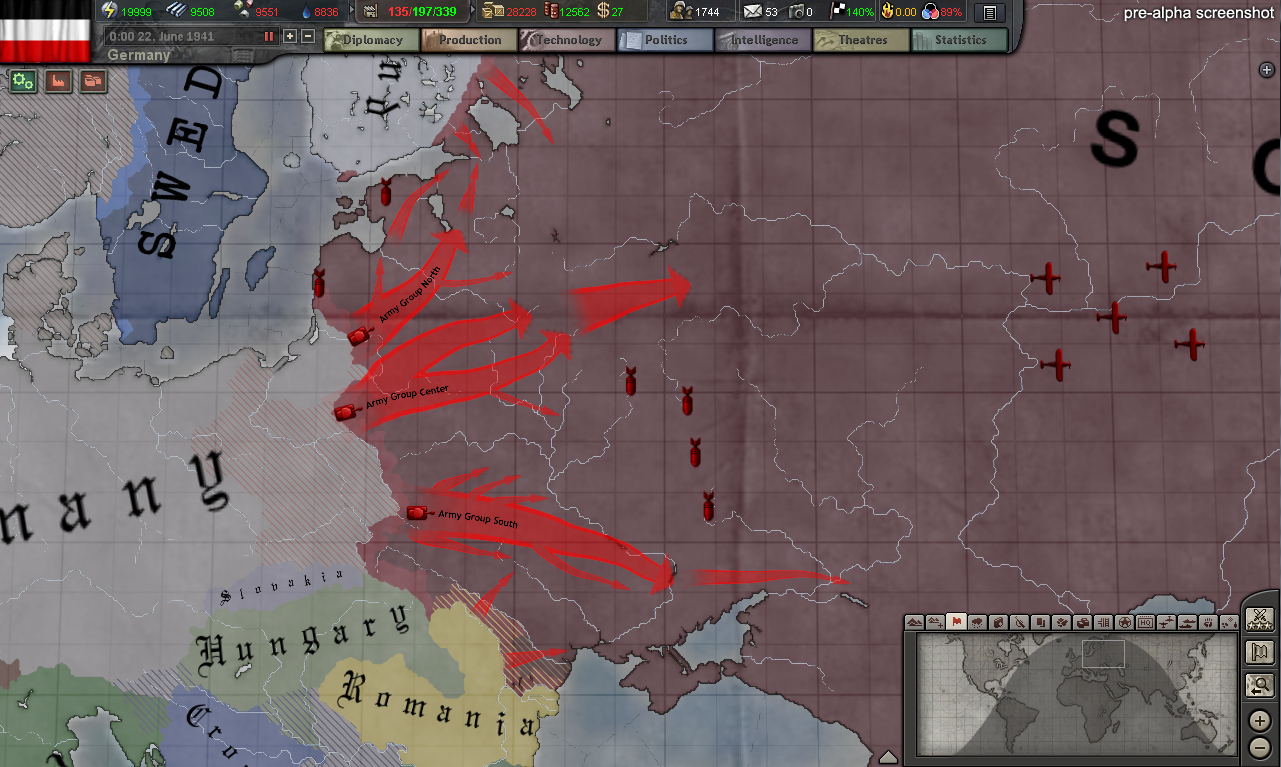Image resolution: width=1281 pixels, height=767 pixels.
Task: Open the Diplomacy tab
Action: click(370, 40)
